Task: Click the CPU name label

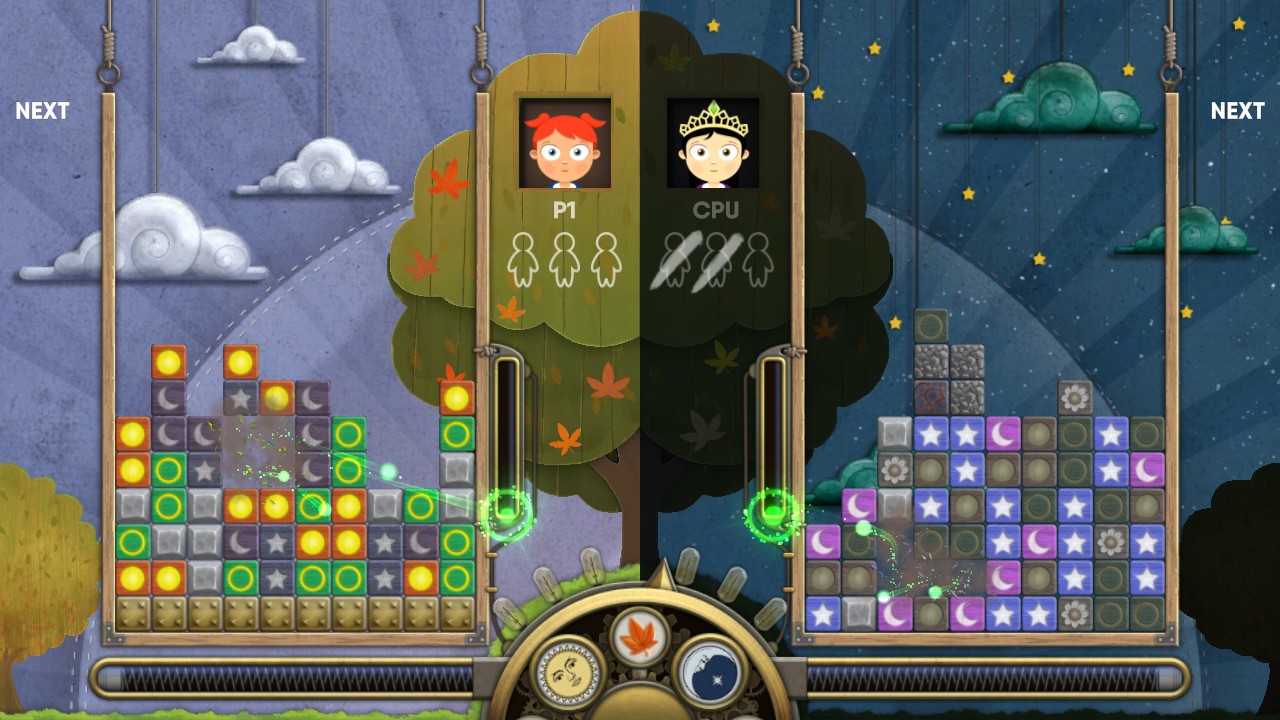Action: pos(719,210)
